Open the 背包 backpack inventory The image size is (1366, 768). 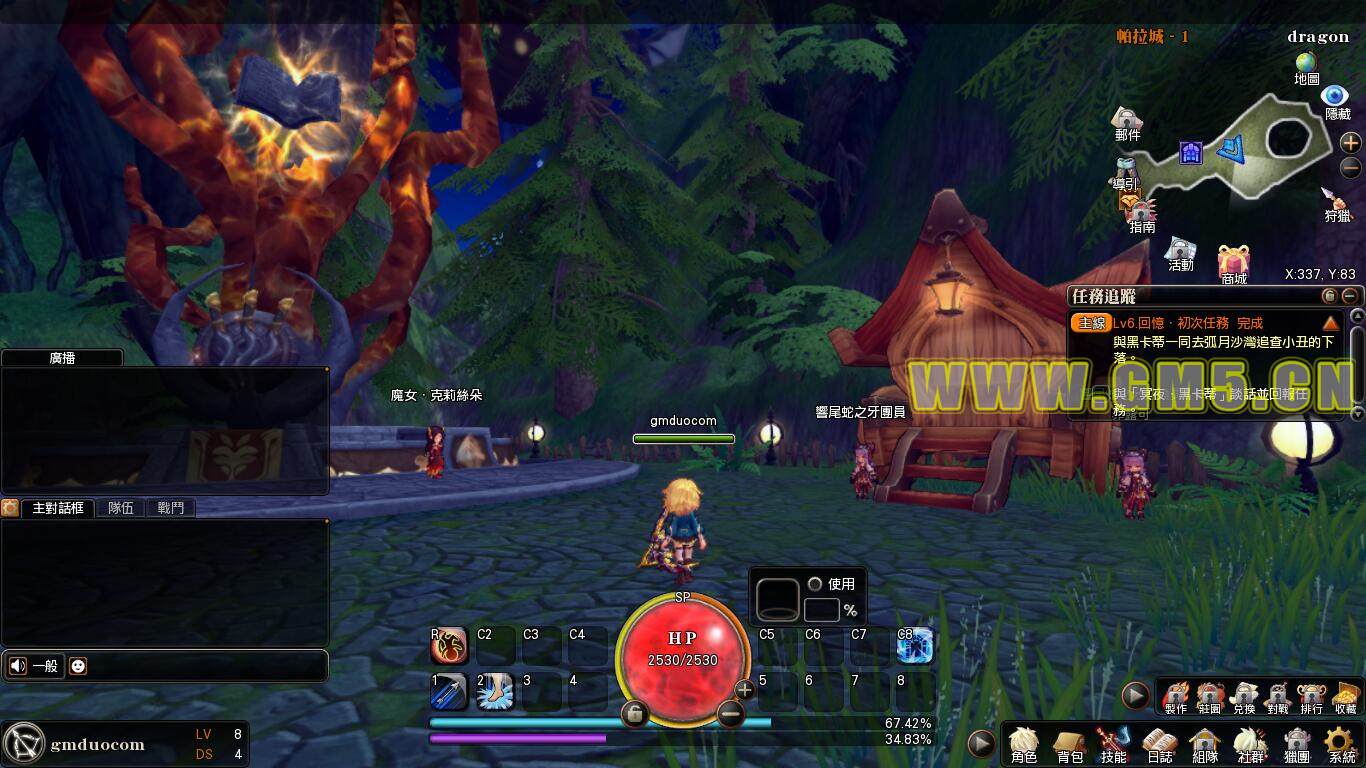pyautogui.click(x=1069, y=744)
